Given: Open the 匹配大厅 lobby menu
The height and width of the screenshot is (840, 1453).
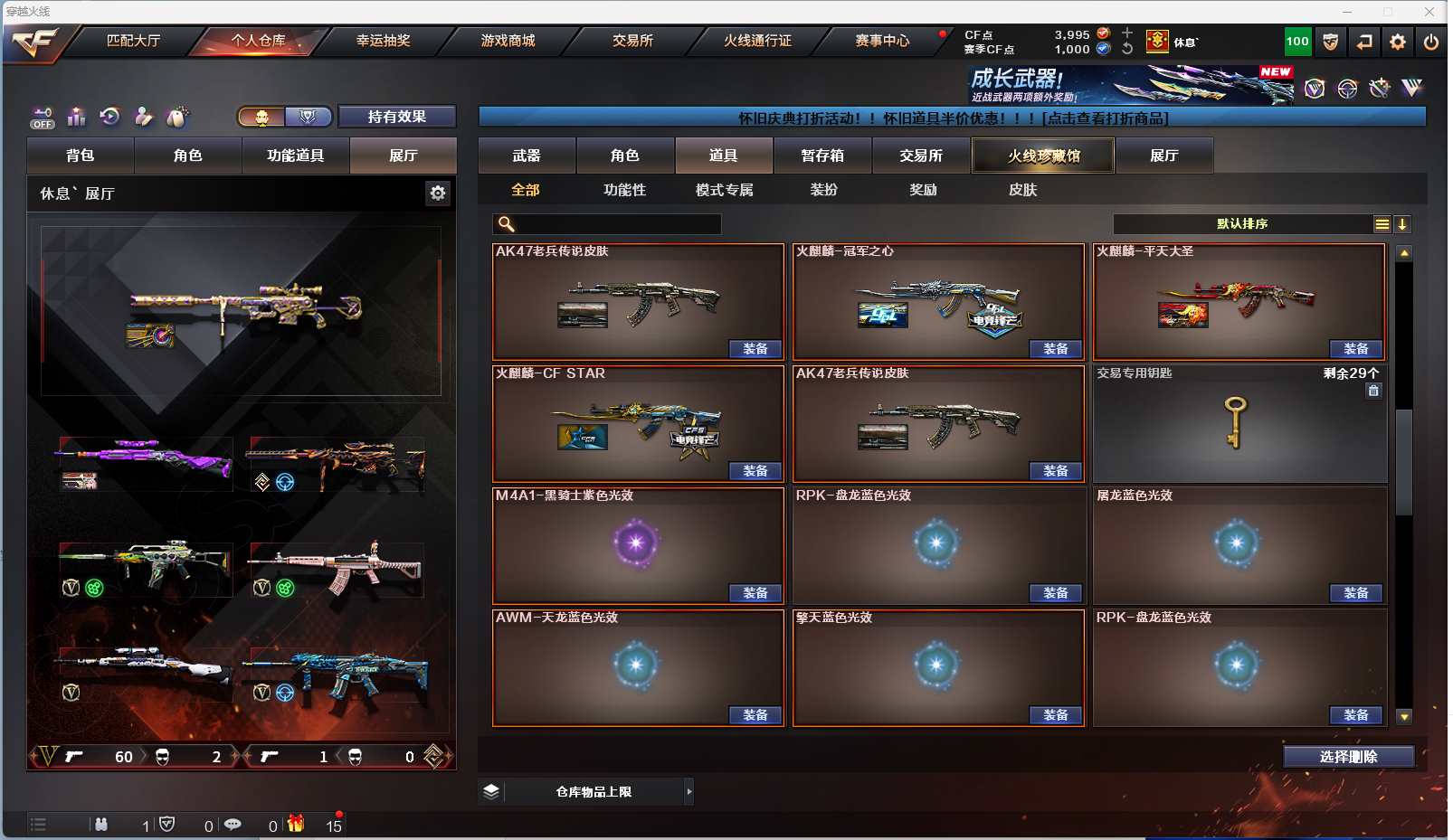Looking at the screenshot, I should click(x=133, y=41).
